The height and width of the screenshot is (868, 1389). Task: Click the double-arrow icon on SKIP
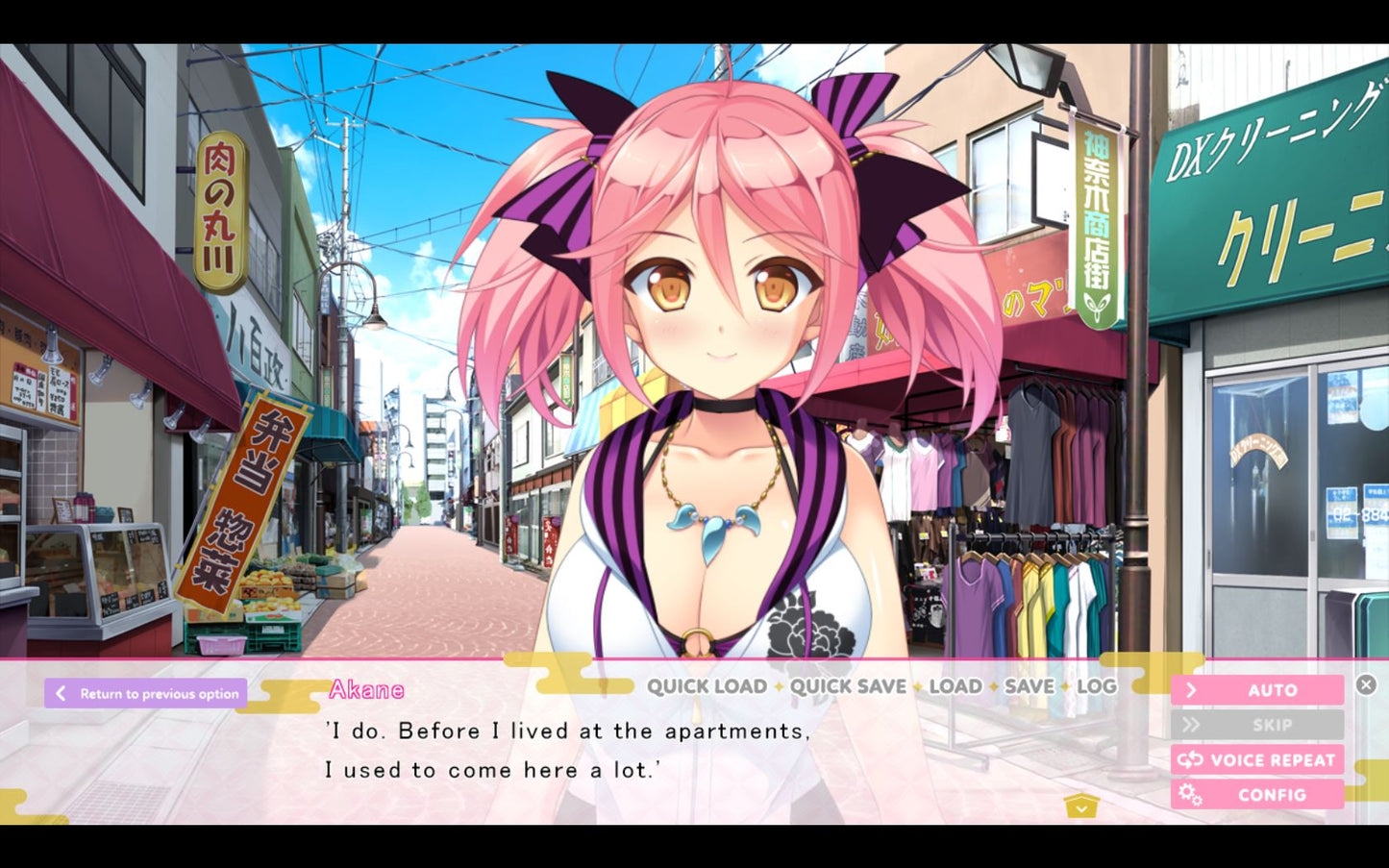[1192, 724]
